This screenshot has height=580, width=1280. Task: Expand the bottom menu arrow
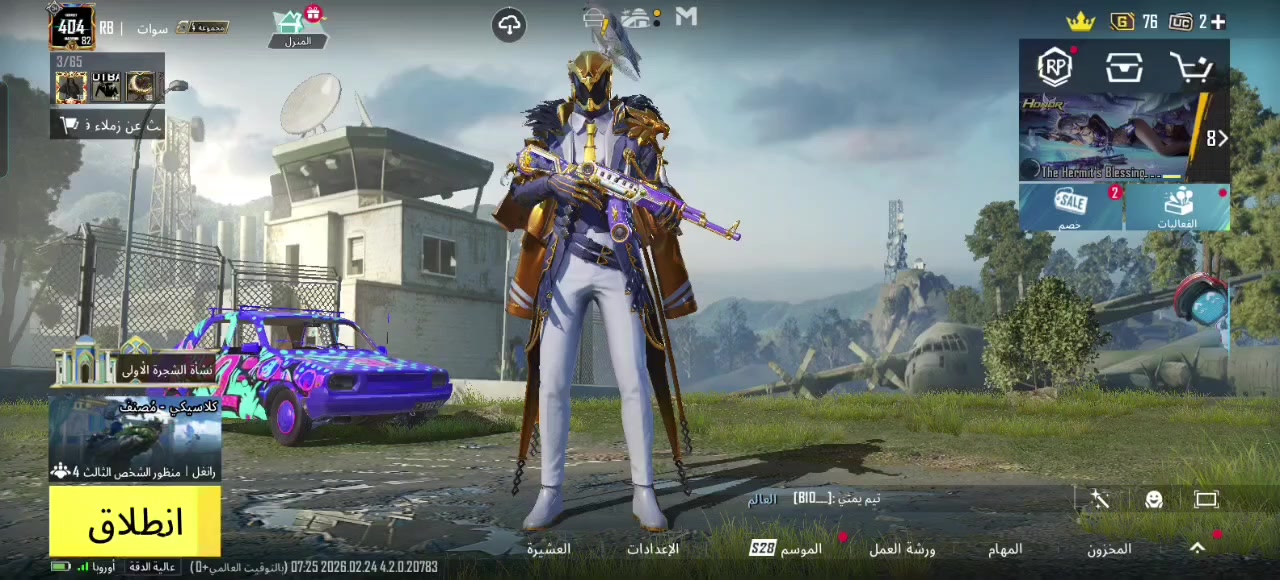point(1197,548)
